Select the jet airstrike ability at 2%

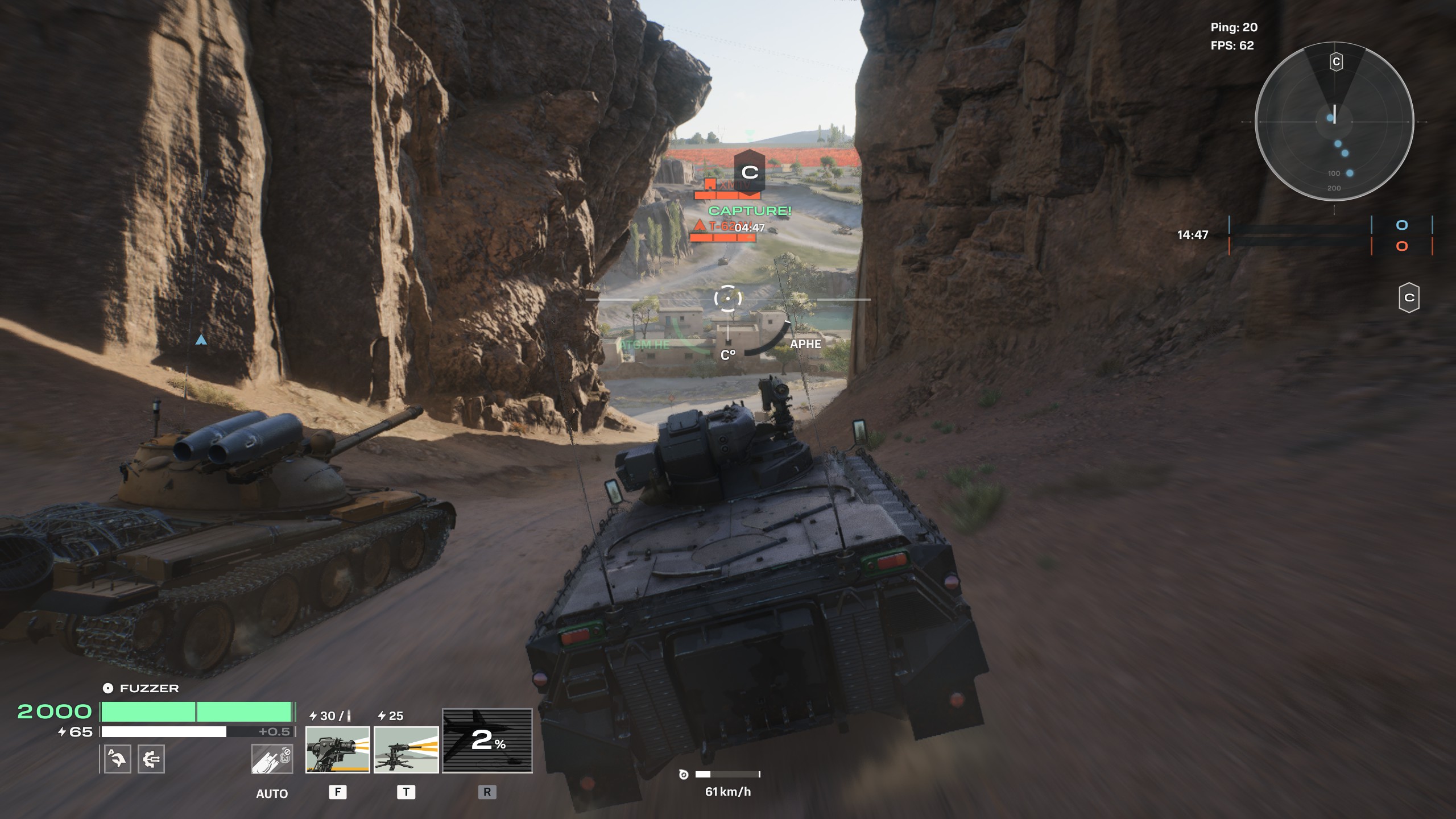pyautogui.click(x=487, y=741)
